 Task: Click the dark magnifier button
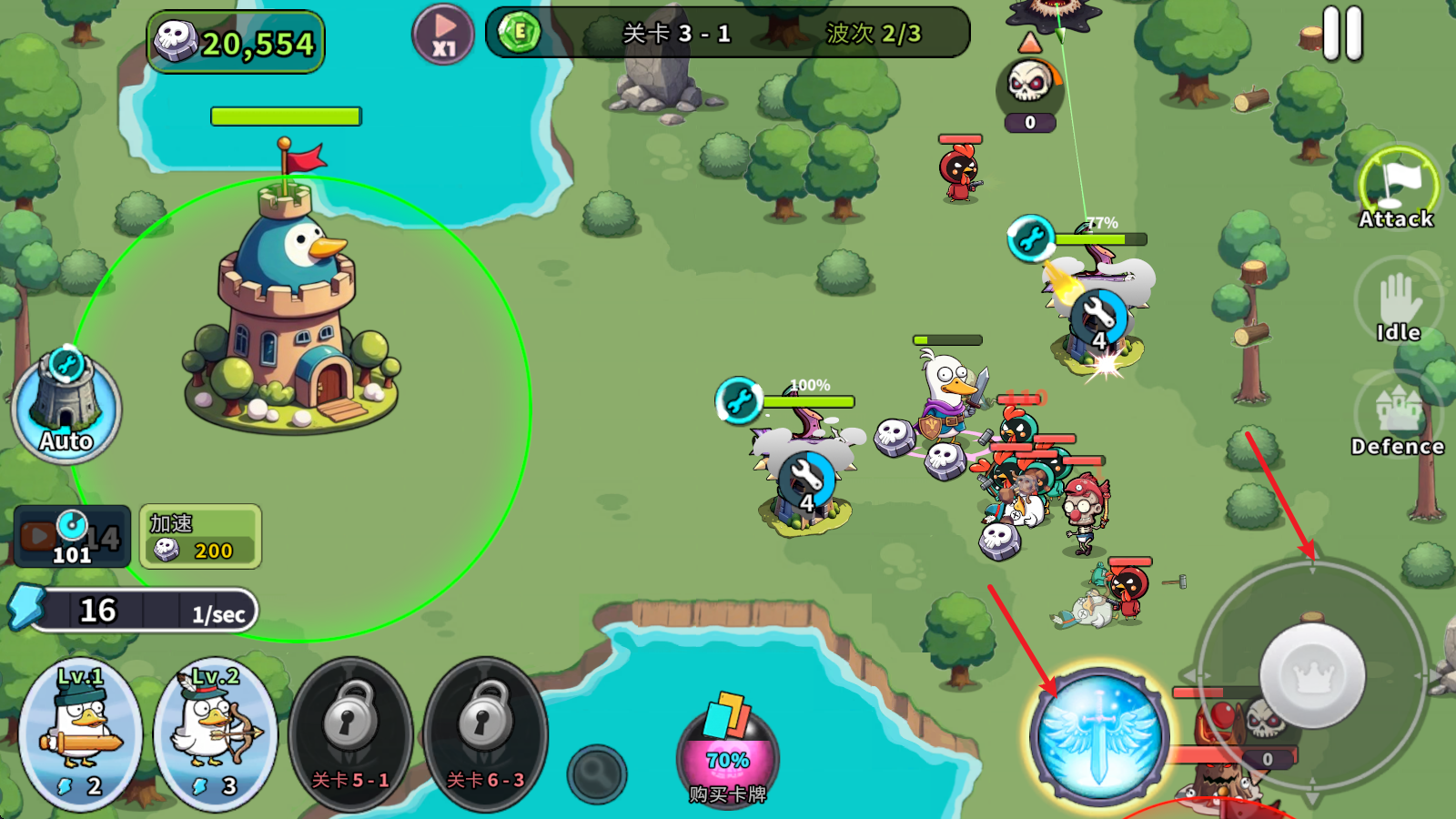(597, 774)
